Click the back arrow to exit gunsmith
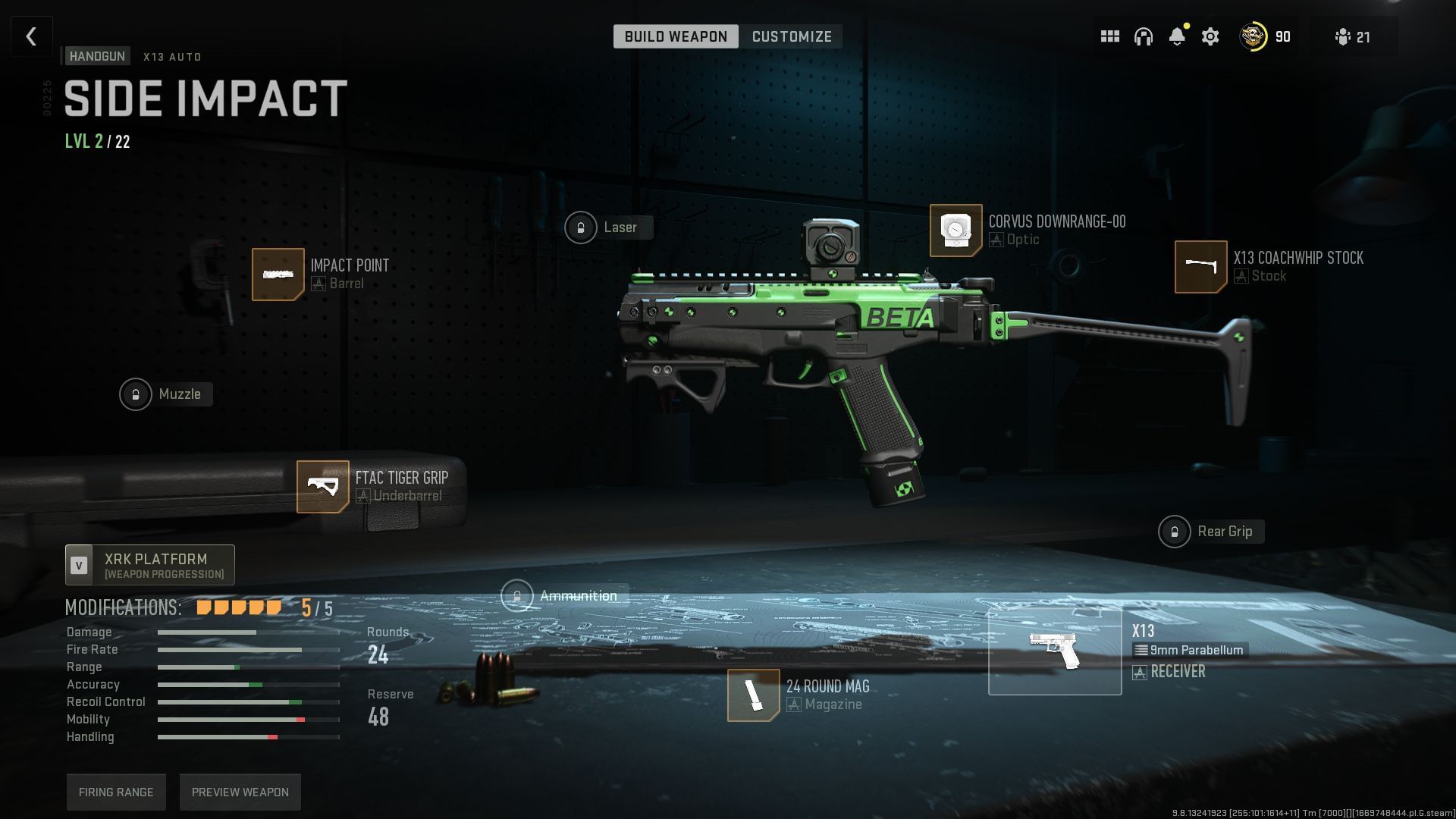 pos(31,36)
